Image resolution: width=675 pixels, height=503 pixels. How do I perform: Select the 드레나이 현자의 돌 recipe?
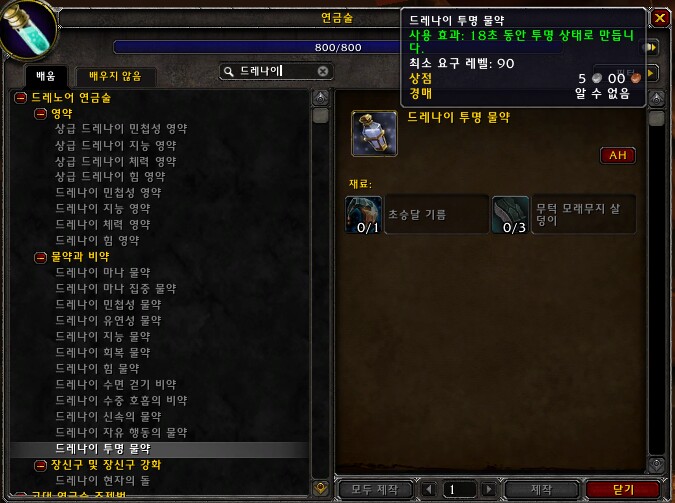101,481
